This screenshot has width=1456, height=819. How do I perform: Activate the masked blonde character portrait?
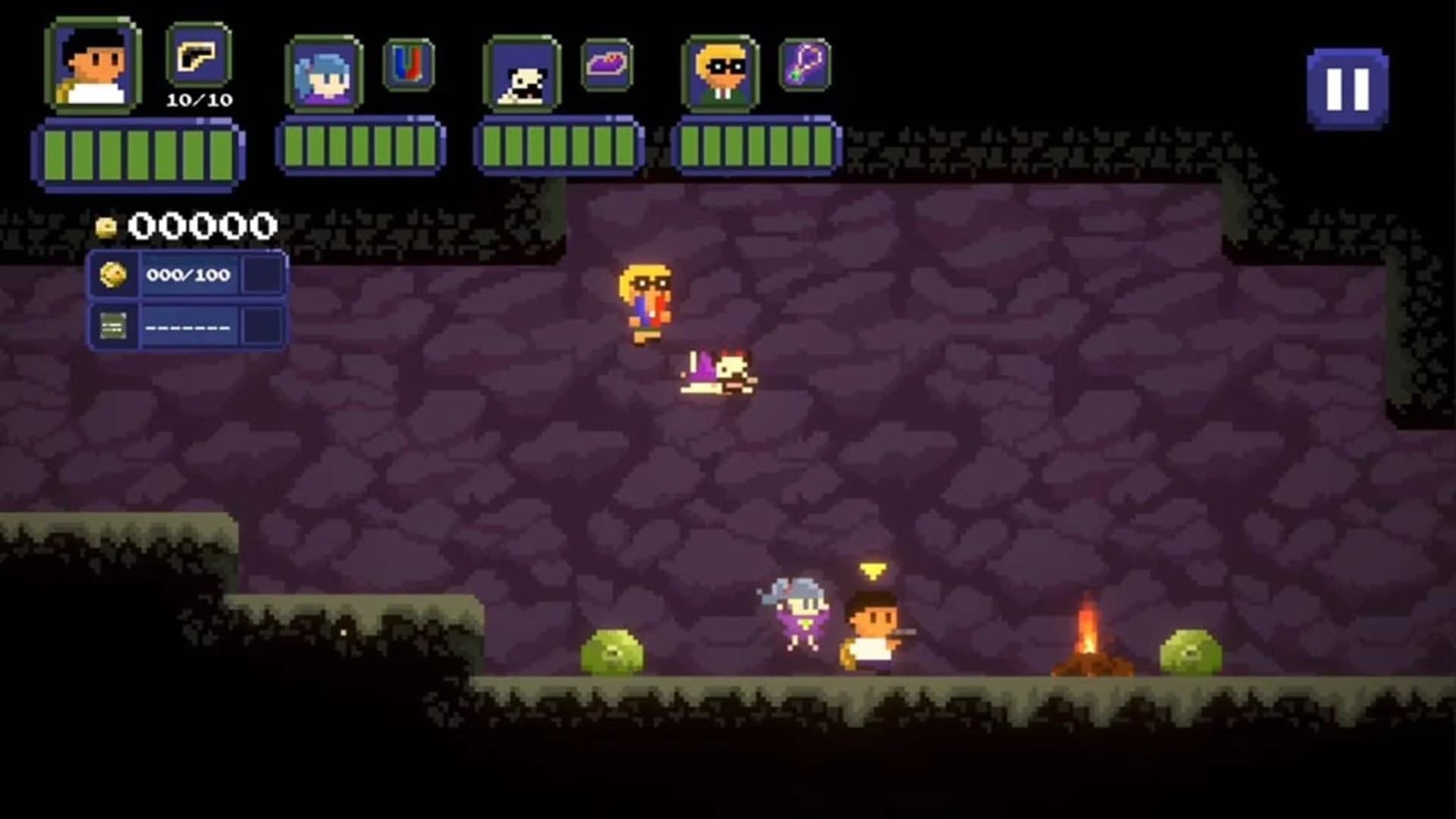point(720,72)
